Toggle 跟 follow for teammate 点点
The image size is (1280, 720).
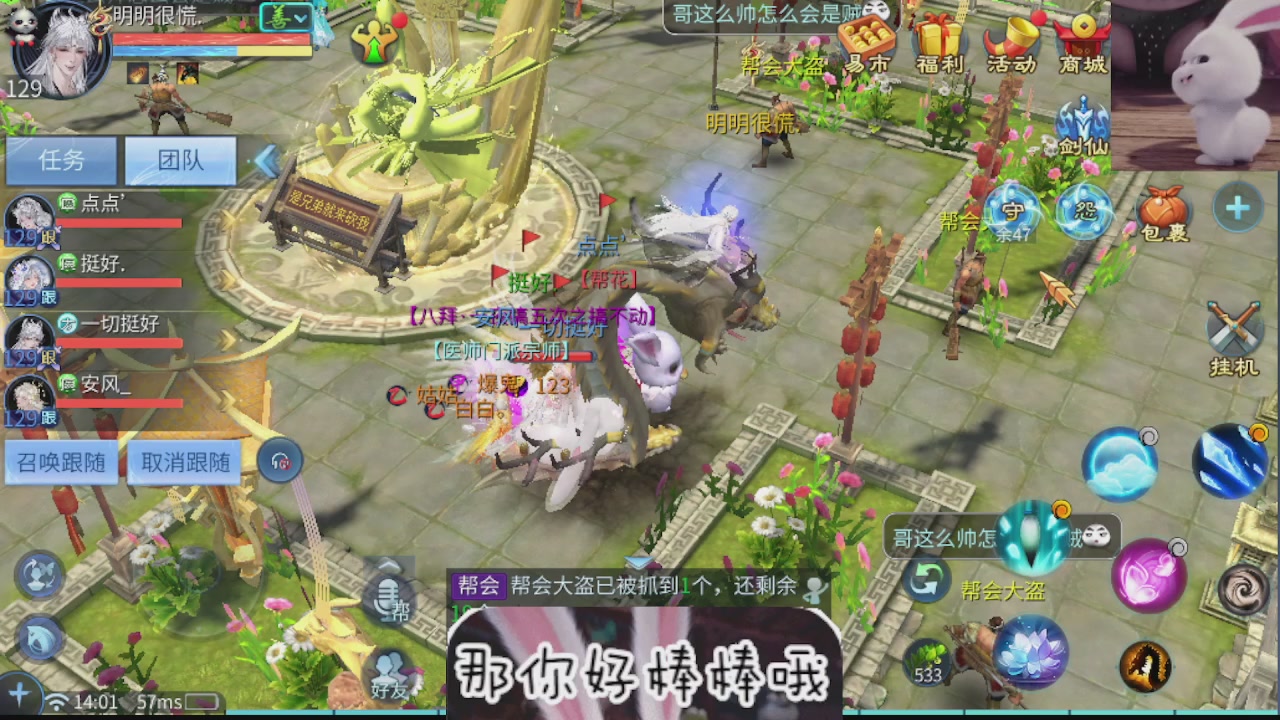[48, 237]
